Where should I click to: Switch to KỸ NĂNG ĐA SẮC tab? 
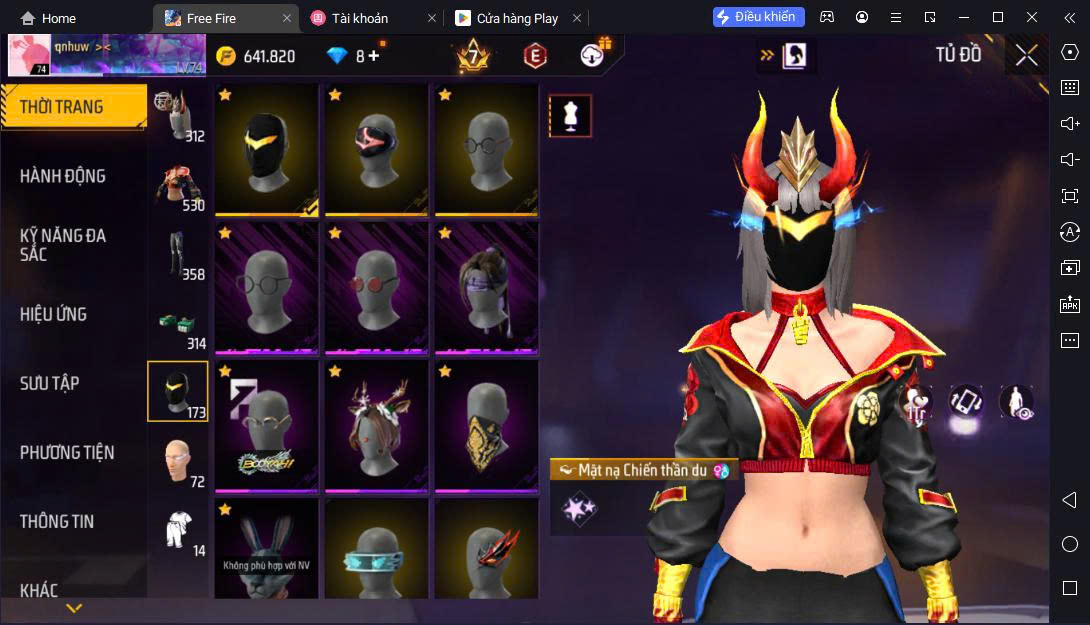[63, 245]
